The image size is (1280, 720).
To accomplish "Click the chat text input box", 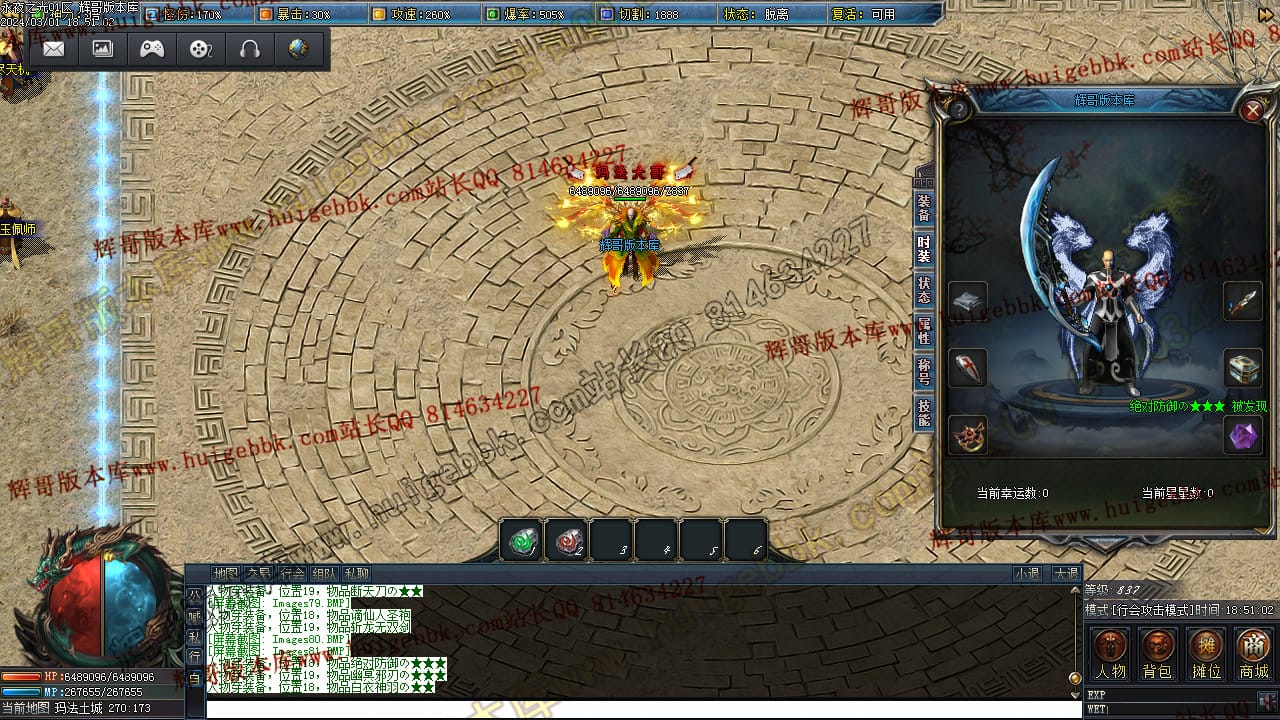I will tap(640, 708).
